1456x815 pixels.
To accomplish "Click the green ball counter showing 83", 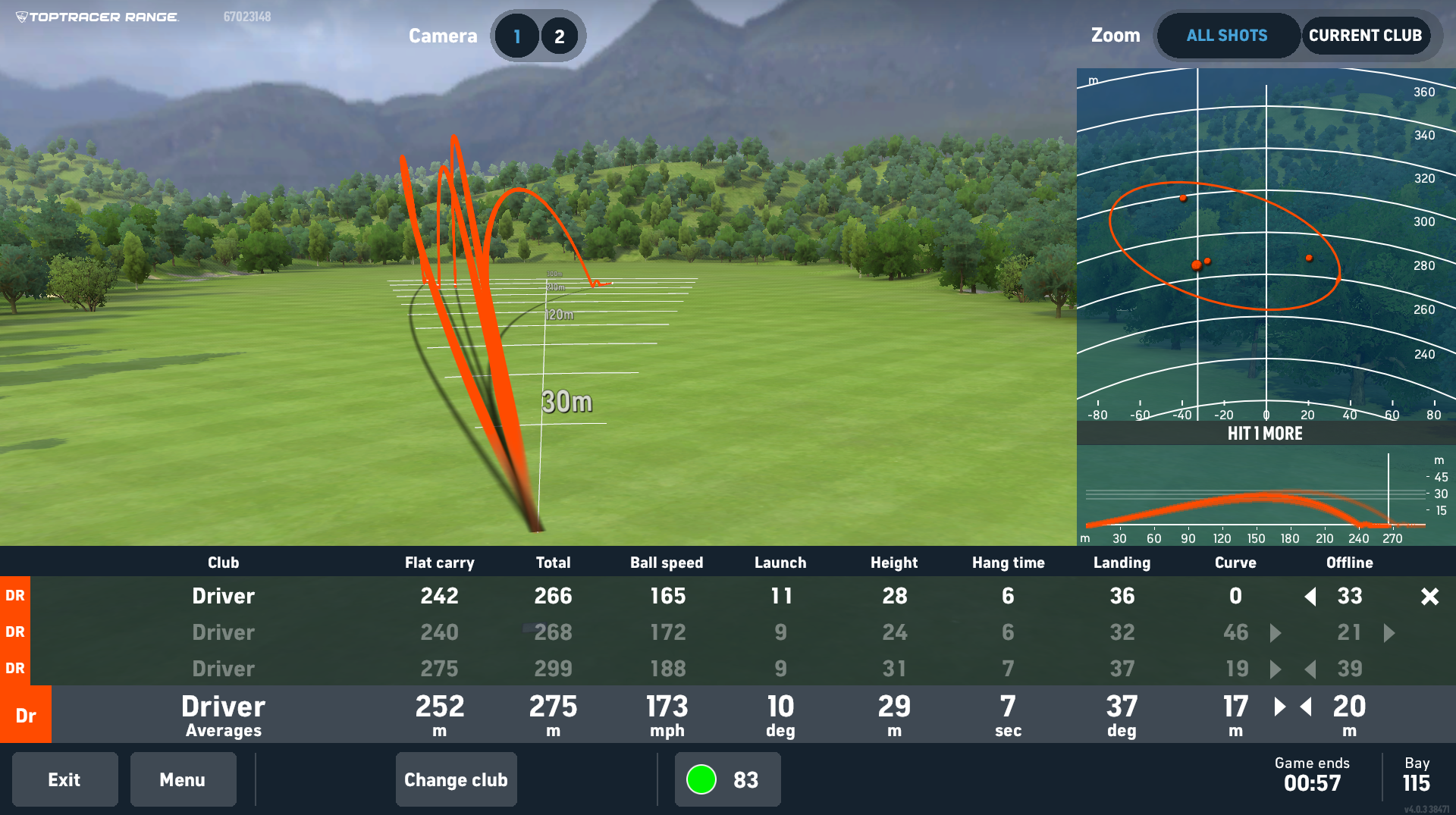I will (x=727, y=779).
